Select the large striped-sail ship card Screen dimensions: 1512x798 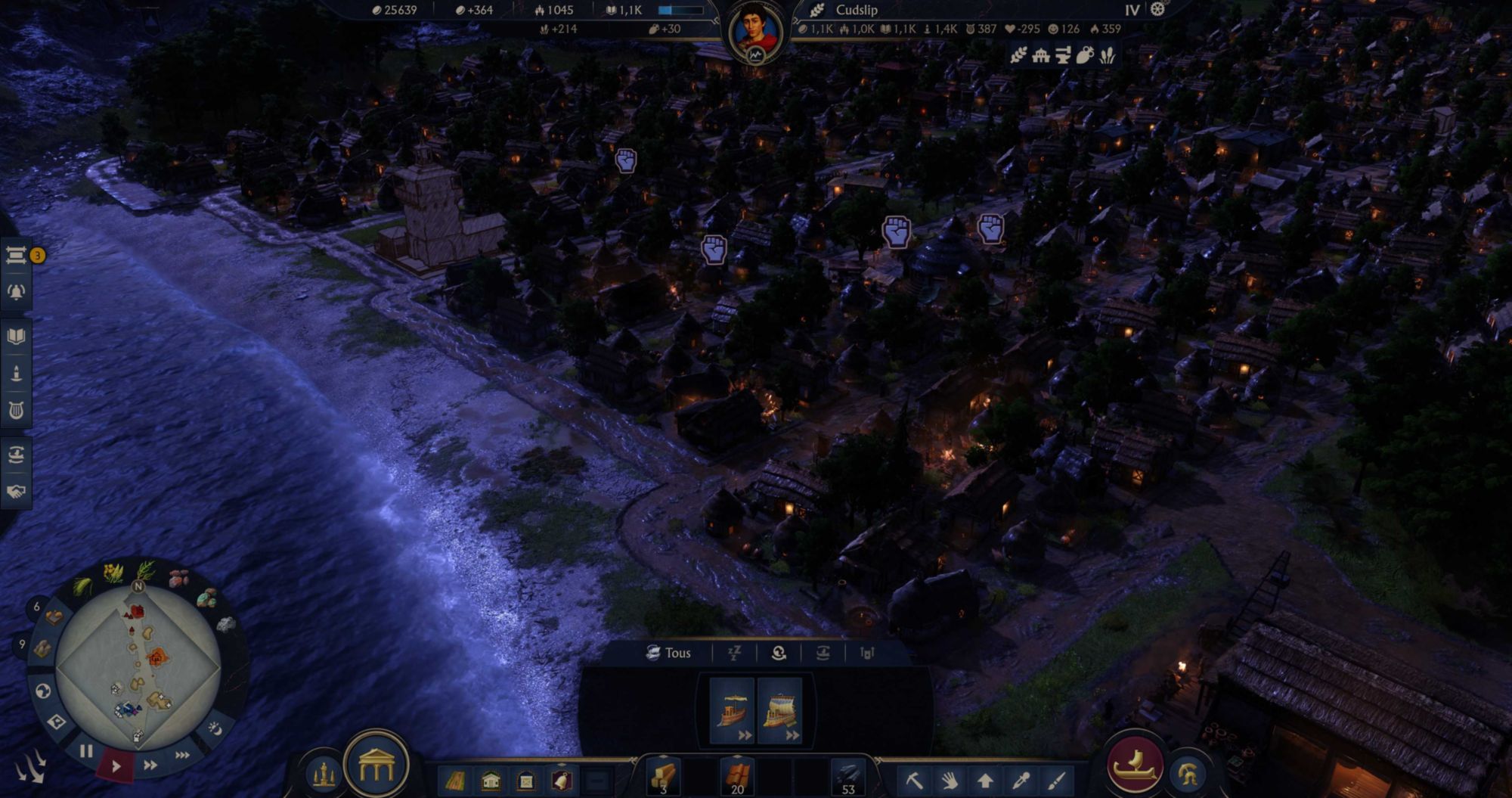779,711
